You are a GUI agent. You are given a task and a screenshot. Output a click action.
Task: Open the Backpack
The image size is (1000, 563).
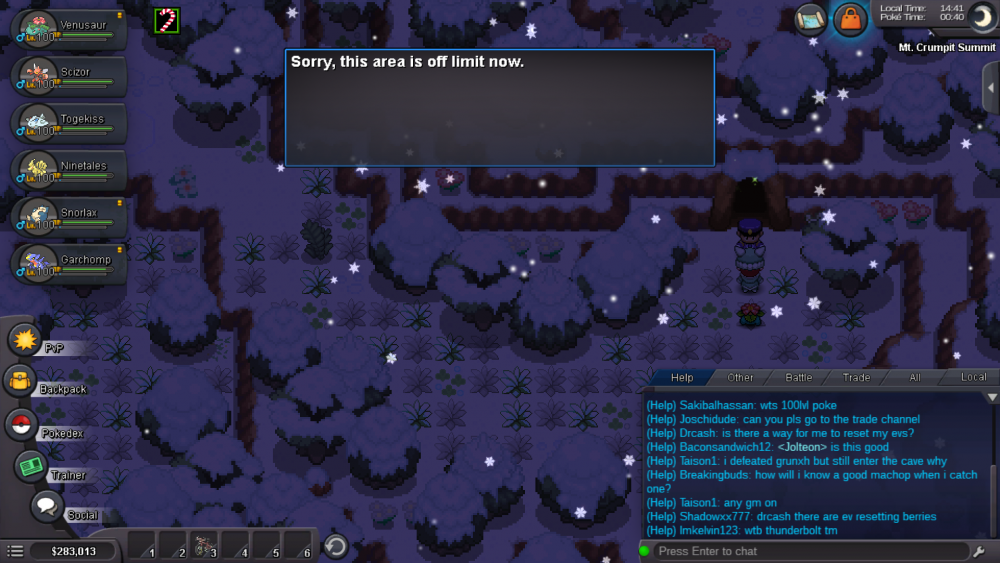click(x=21, y=381)
